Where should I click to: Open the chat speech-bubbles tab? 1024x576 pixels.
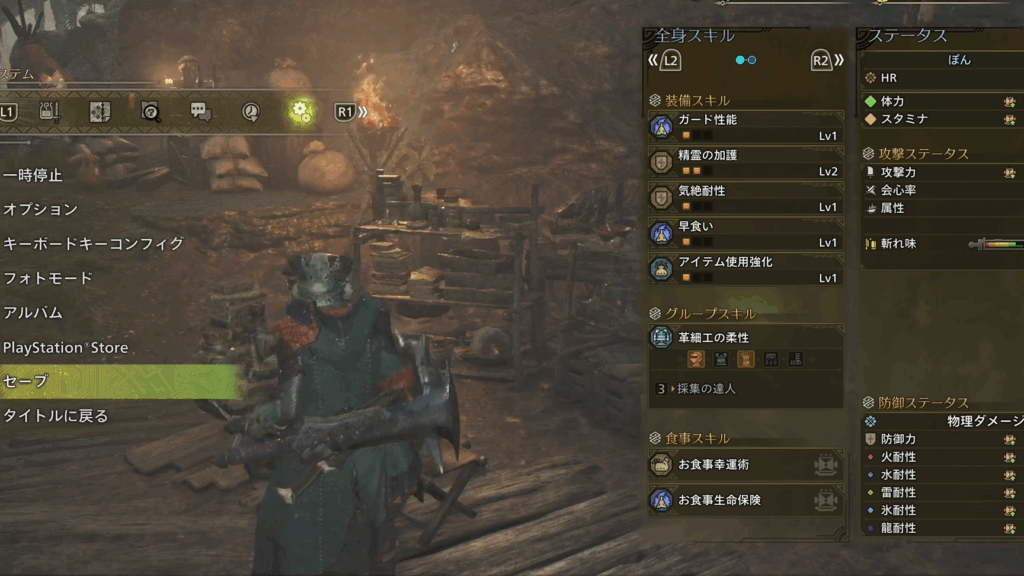click(201, 111)
